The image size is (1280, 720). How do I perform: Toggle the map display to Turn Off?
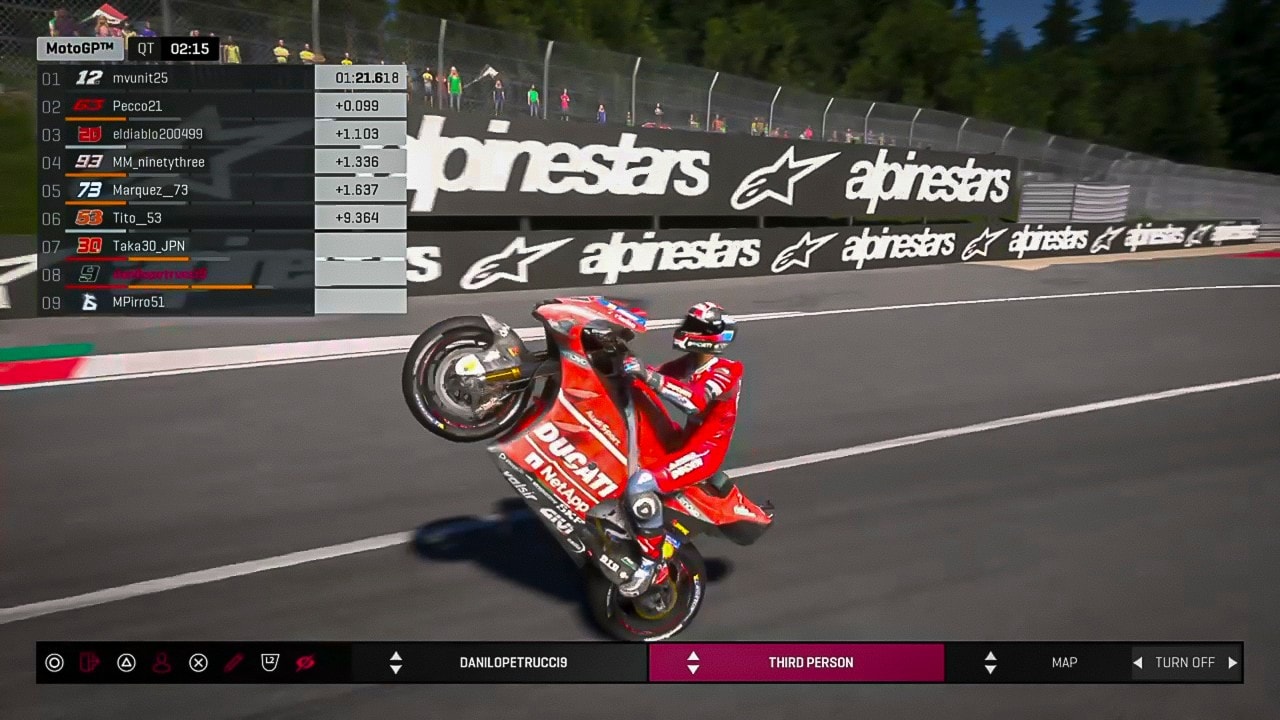(x=1185, y=662)
